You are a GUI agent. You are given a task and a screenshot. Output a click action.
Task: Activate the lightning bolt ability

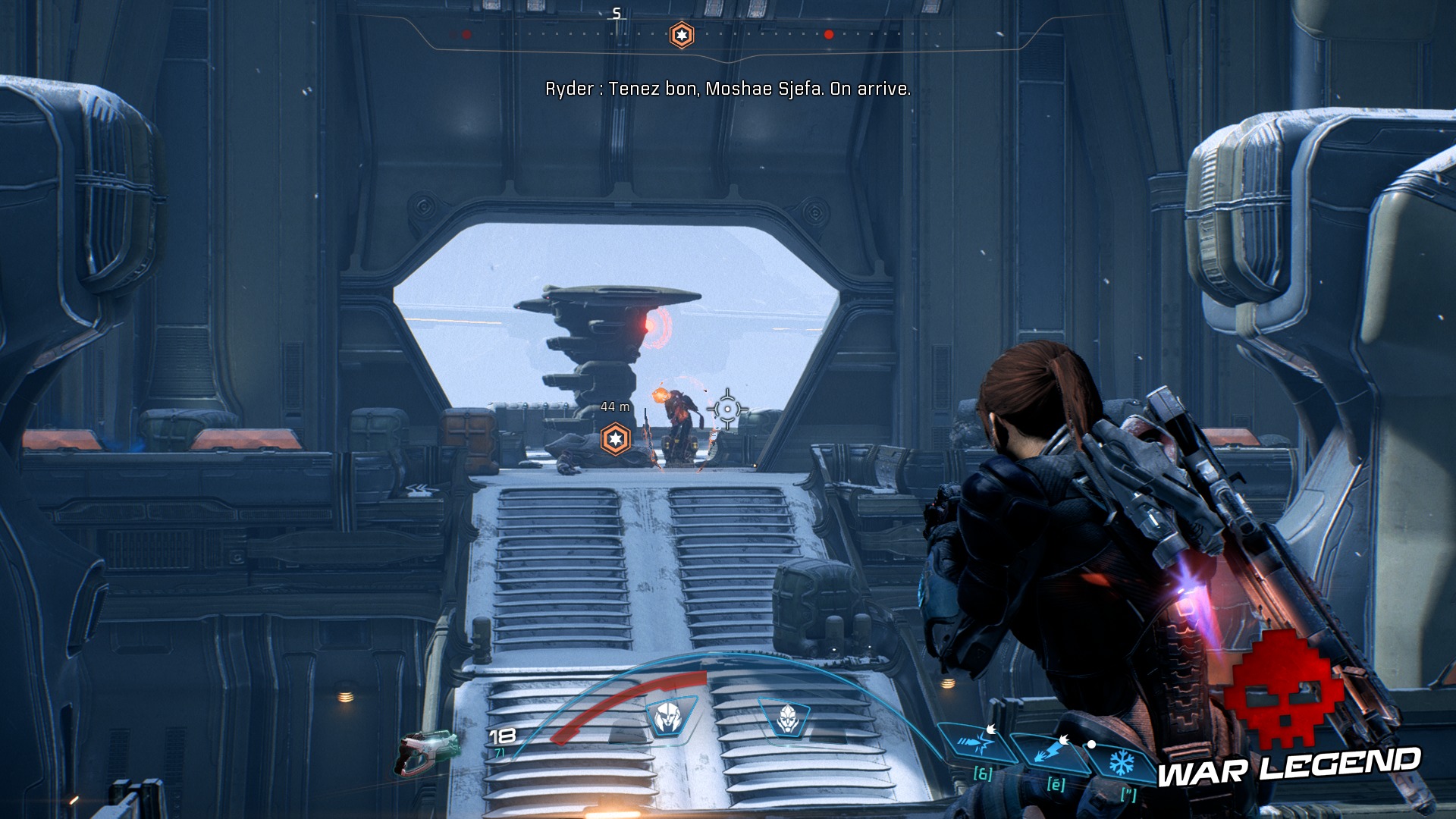(1050, 752)
